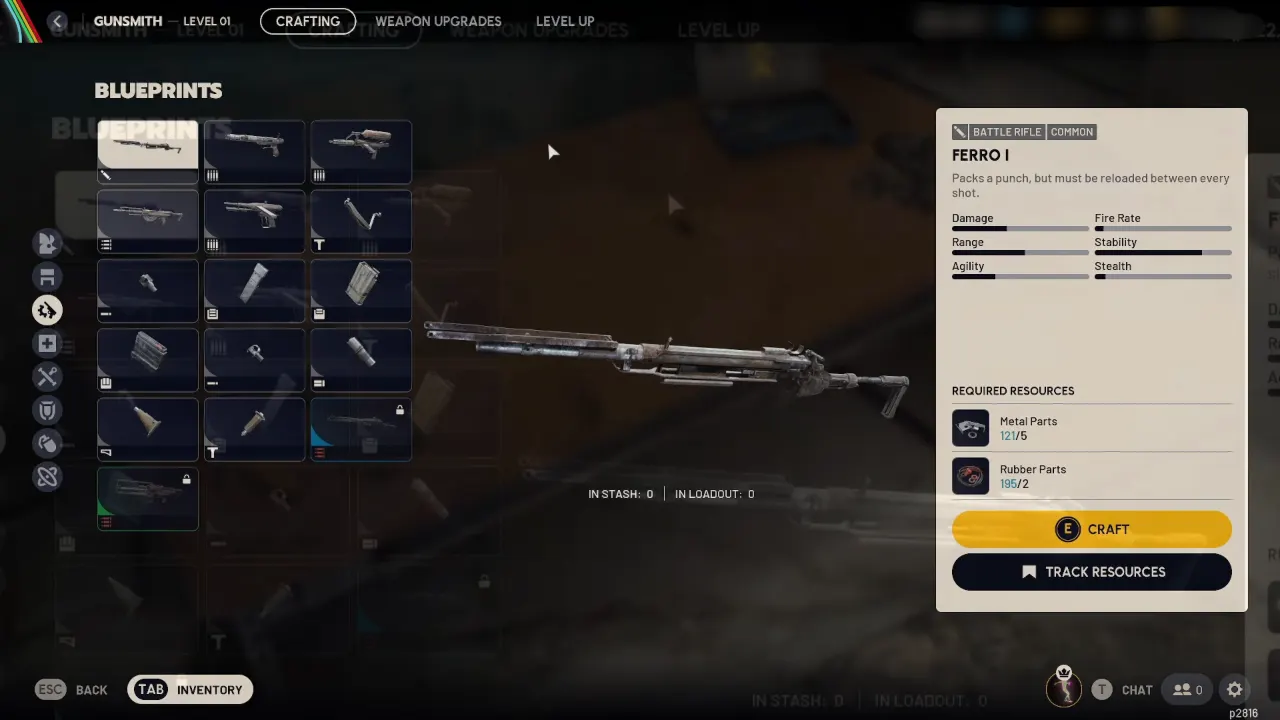Viewport: 1280px width, 720px height.
Task: Open the throwables category filter icon
Action: click(47, 443)
